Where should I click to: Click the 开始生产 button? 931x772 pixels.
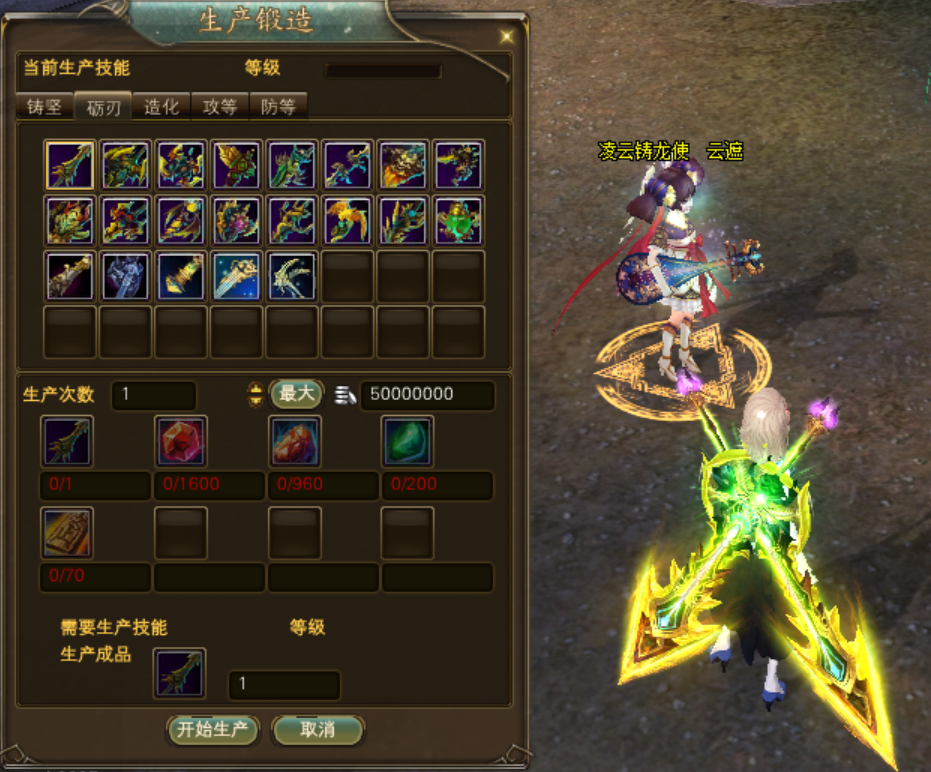212,730
